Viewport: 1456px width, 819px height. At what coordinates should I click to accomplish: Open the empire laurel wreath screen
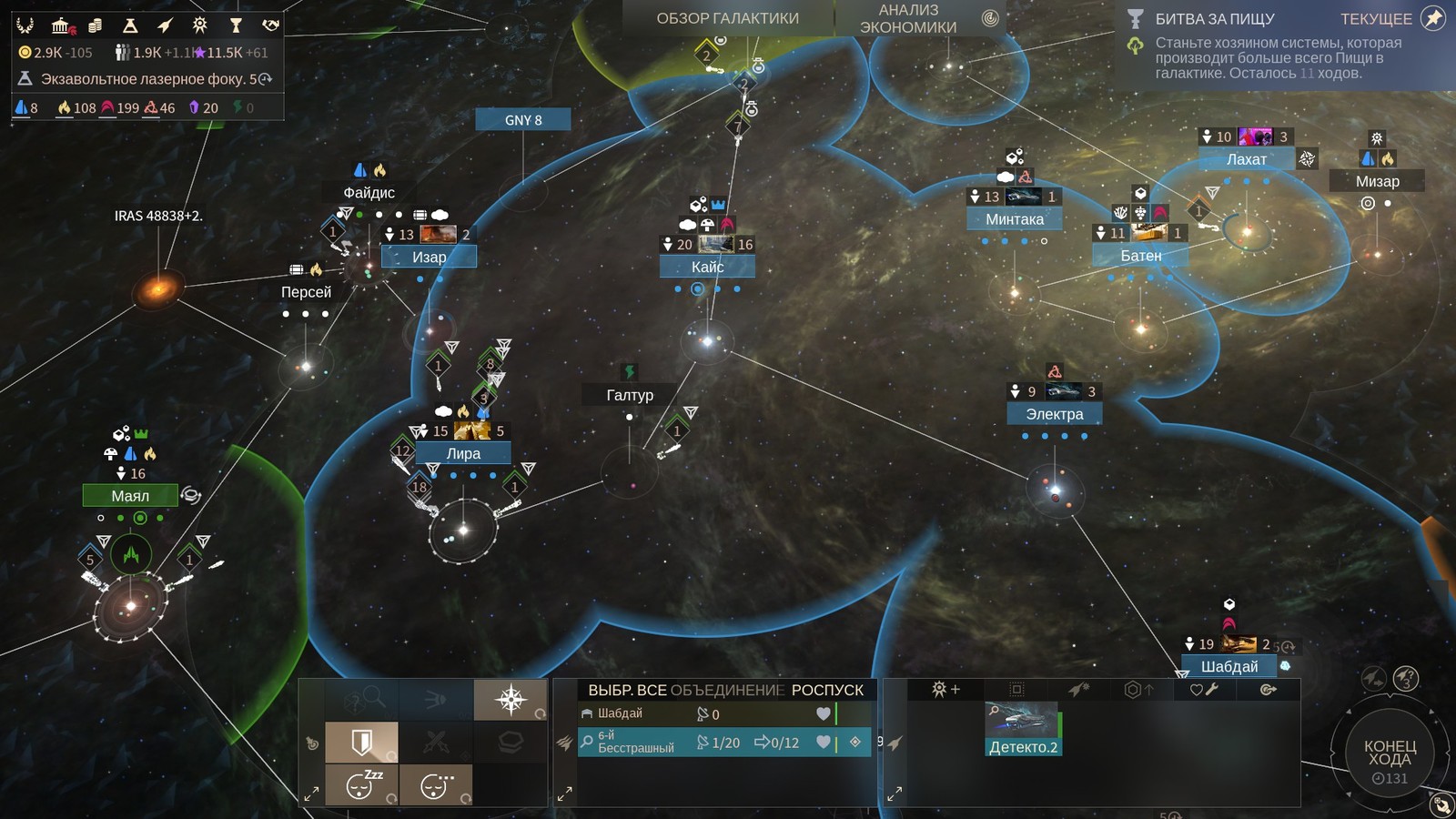point(25,25)
